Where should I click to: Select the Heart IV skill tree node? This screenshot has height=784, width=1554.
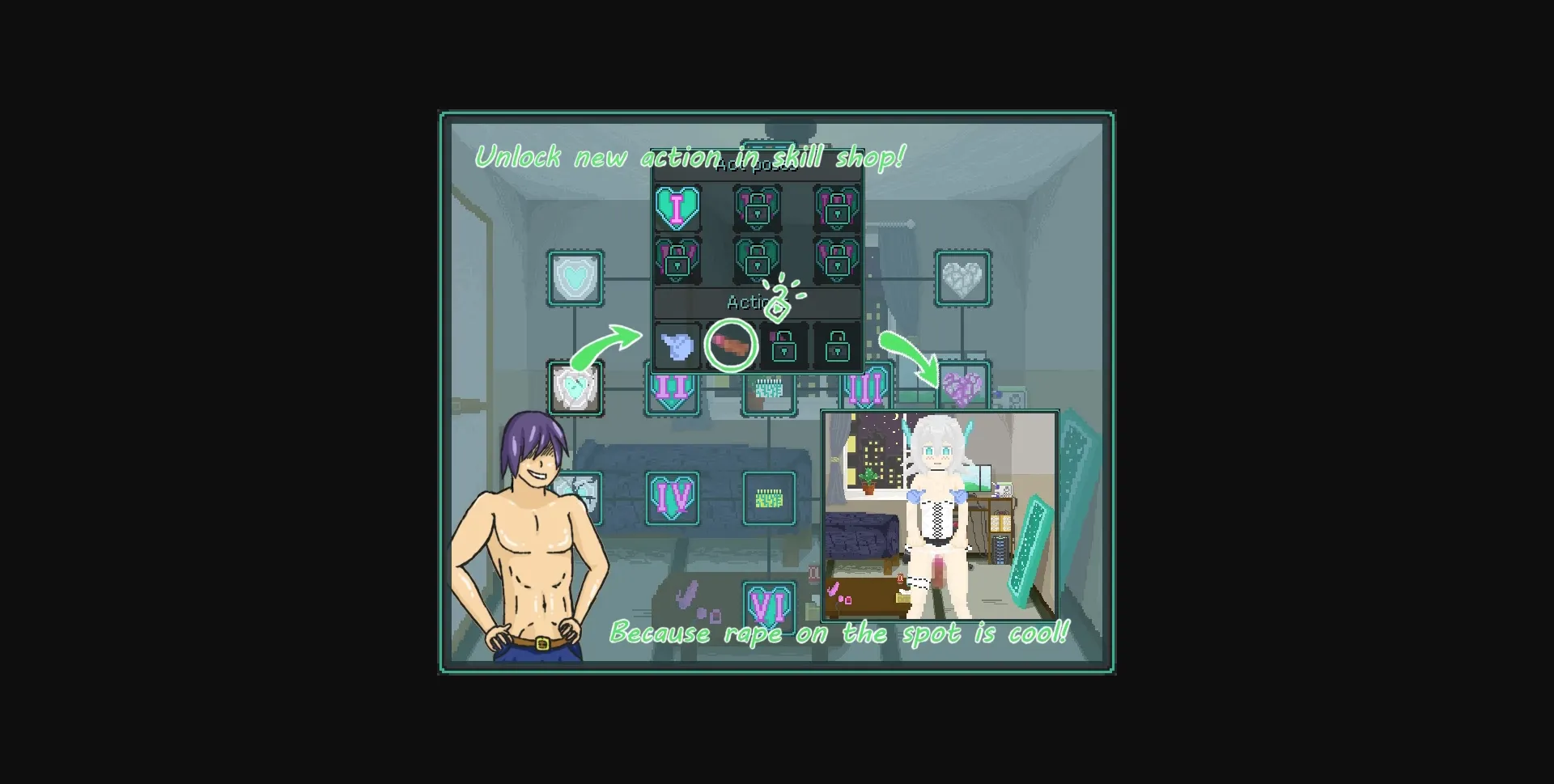pyautogui.click(x=671, y=498)
